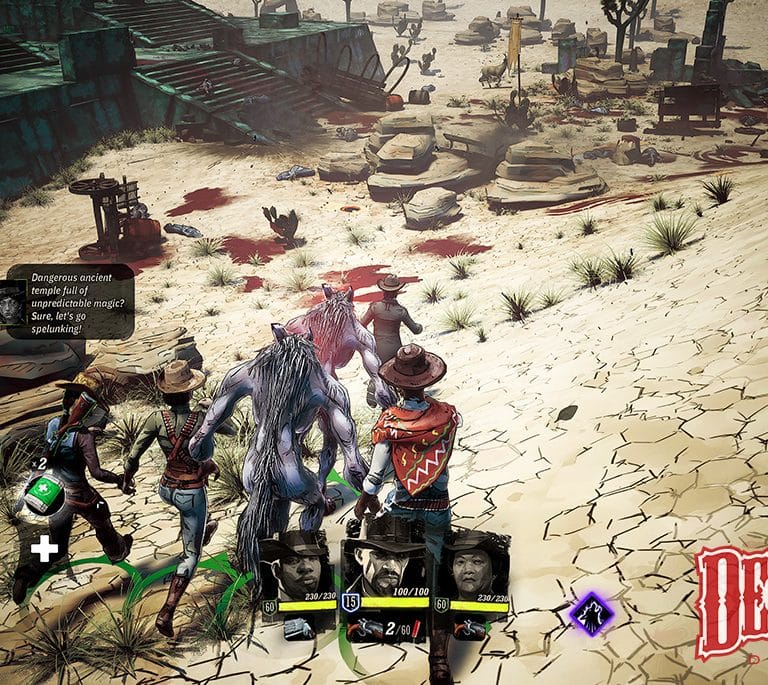Choose the center character's revolver weapon
768x685 pixels.
[x=361, y=627]
